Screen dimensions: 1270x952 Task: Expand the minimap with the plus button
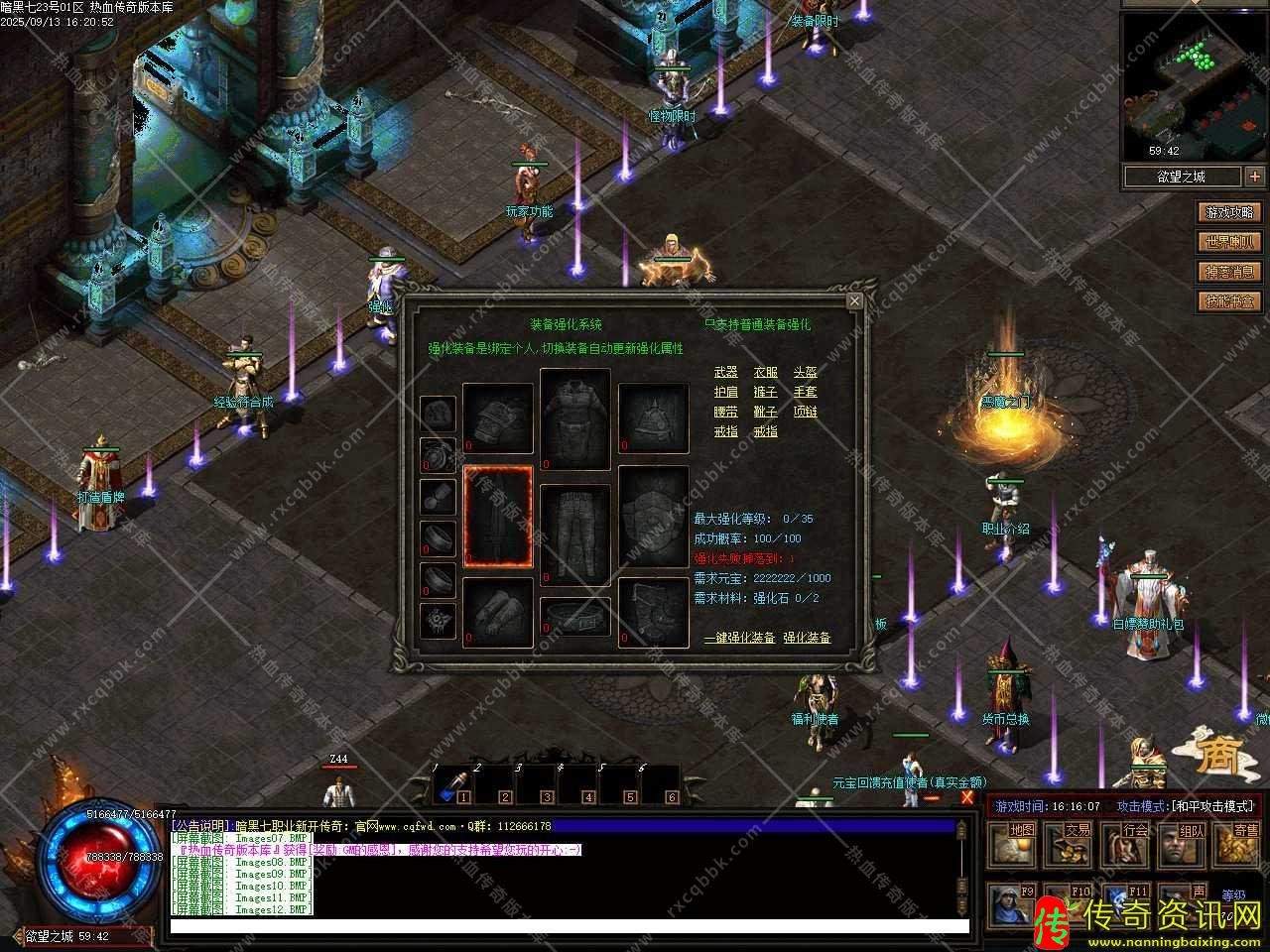pos(1255,177)
